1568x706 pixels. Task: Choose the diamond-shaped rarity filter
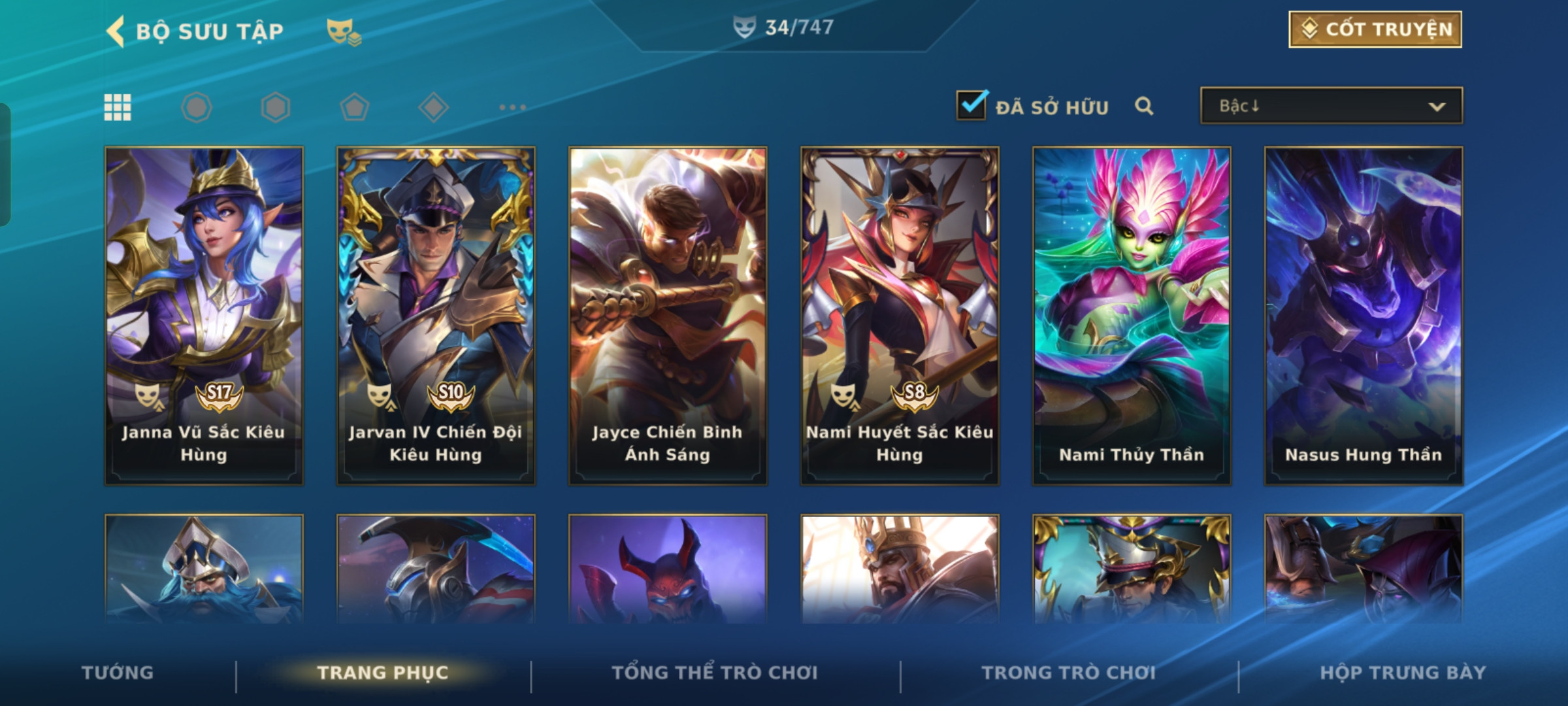[433, 107]
